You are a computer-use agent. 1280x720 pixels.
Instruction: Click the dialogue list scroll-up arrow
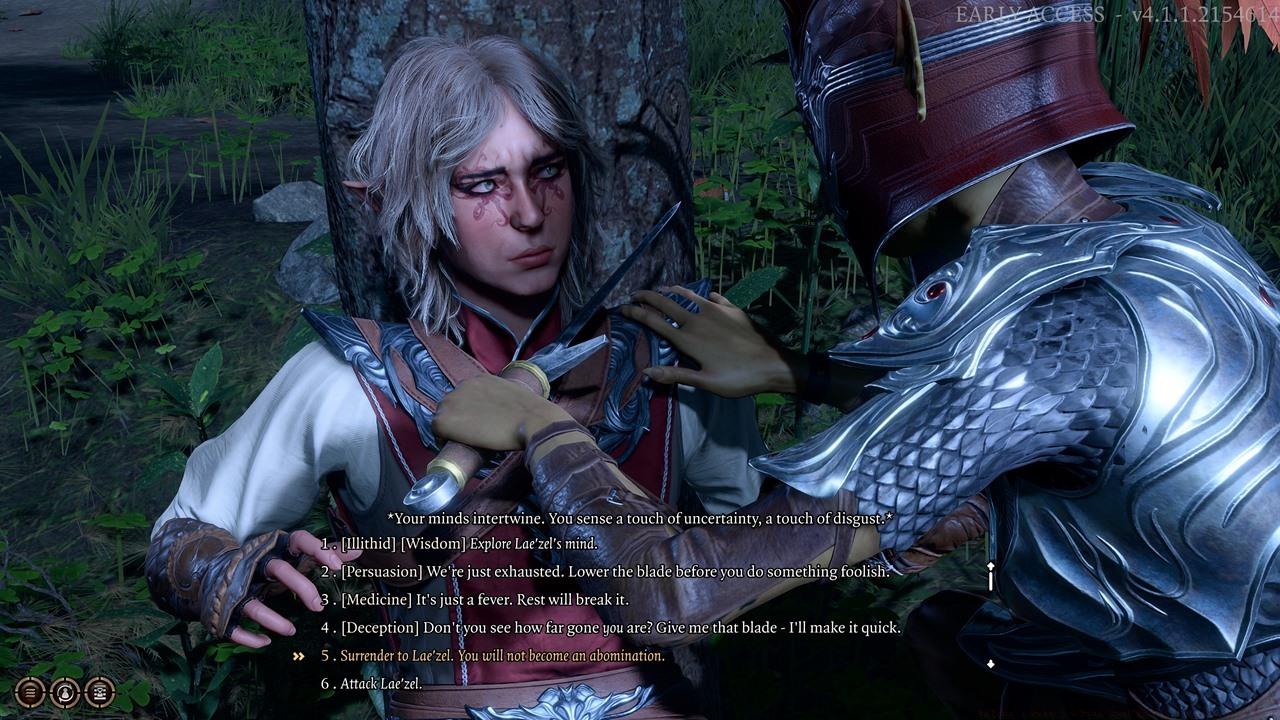pos(990,568)
